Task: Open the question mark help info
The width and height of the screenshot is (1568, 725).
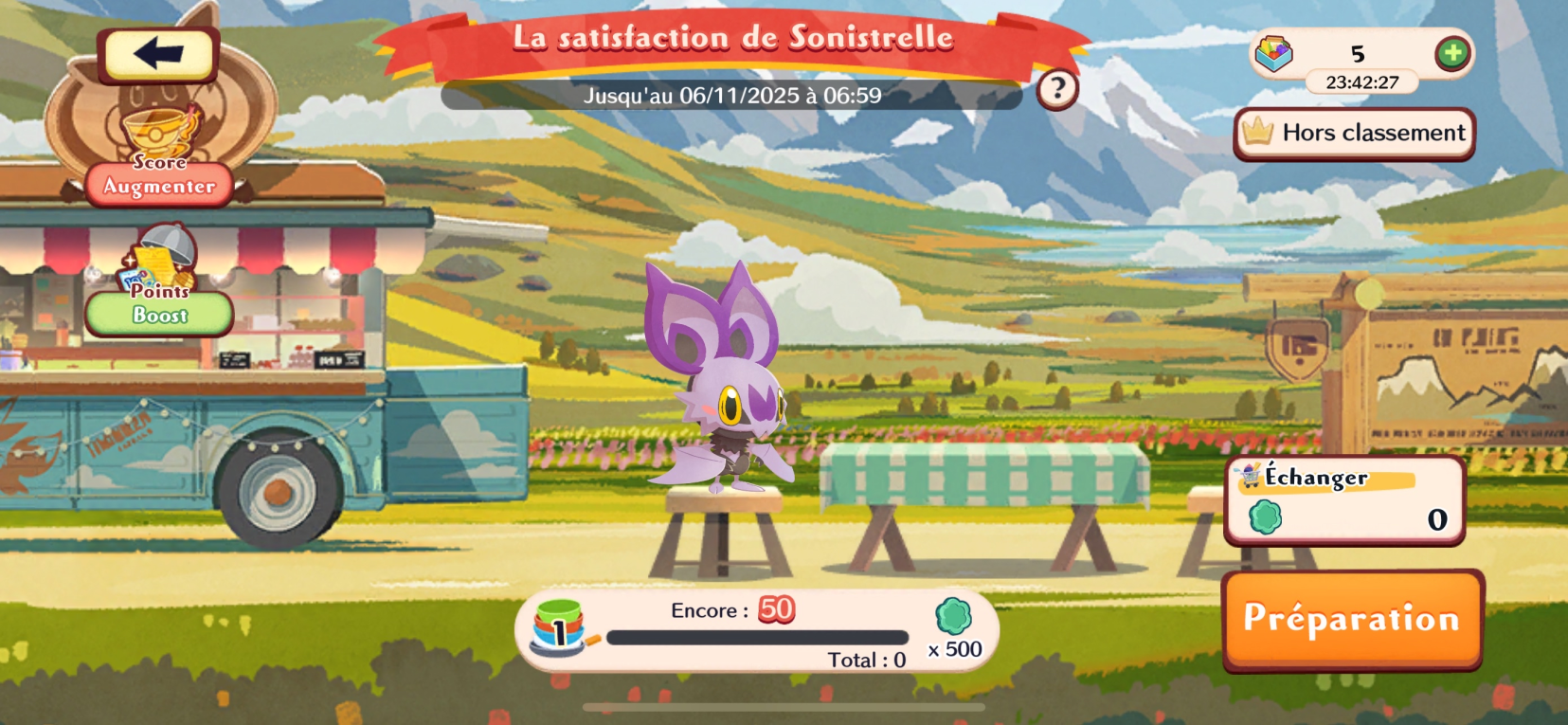Action: click(x=1057, y=90)
